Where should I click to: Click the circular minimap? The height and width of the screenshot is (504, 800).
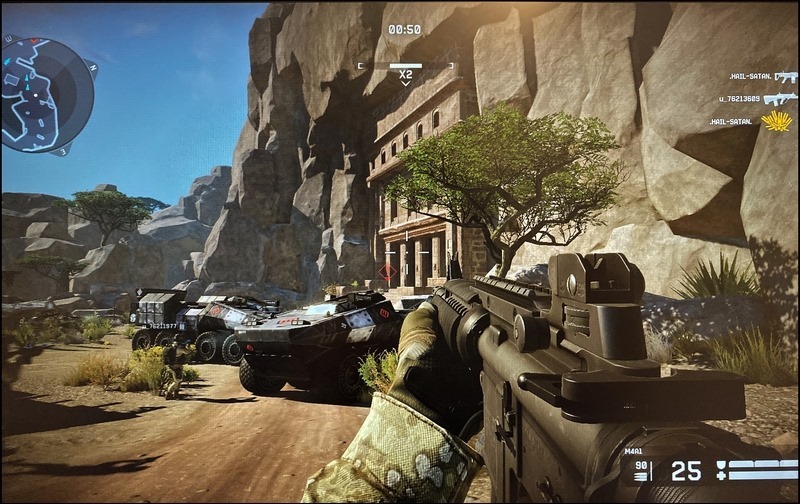46,92
